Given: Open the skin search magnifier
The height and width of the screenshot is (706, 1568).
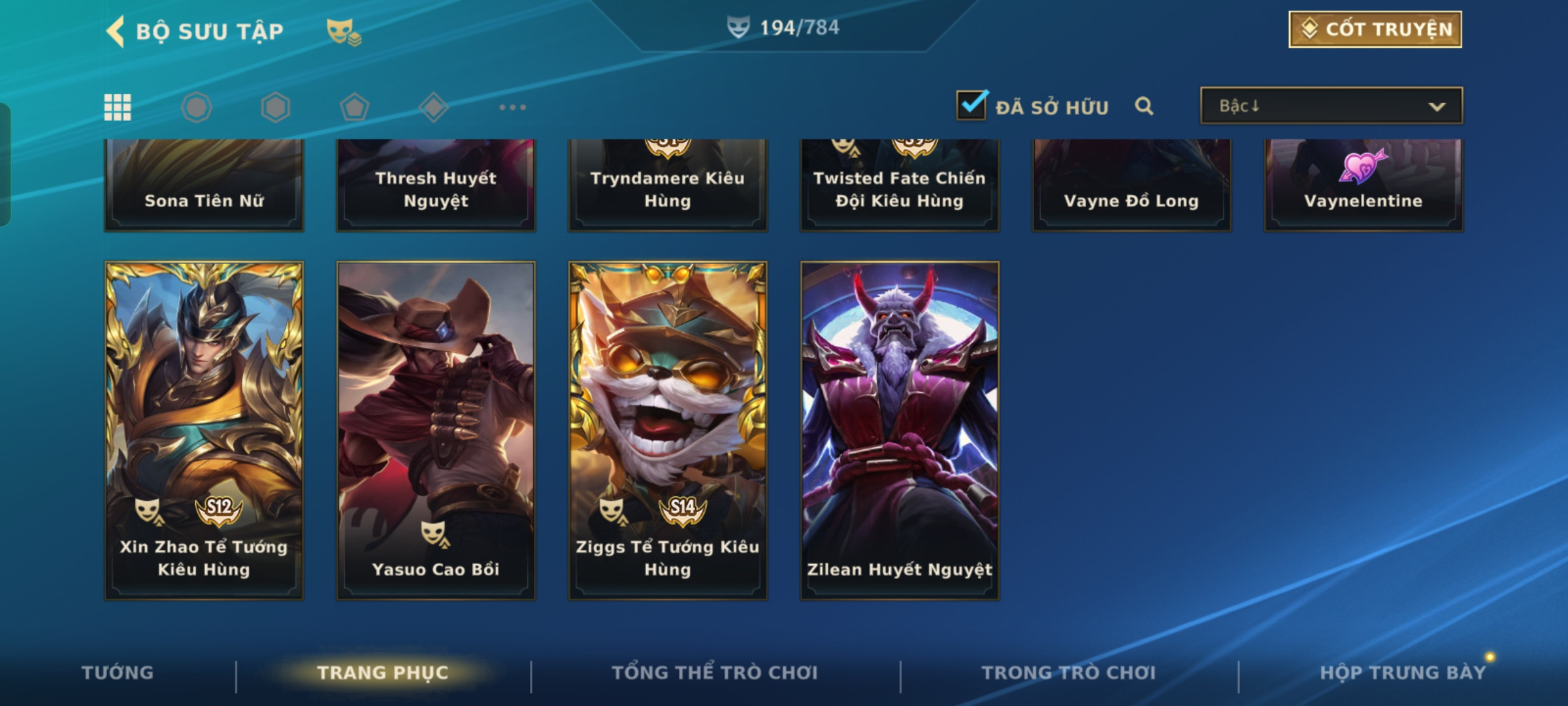Looking at the screenshot, I should point(1143,106).
